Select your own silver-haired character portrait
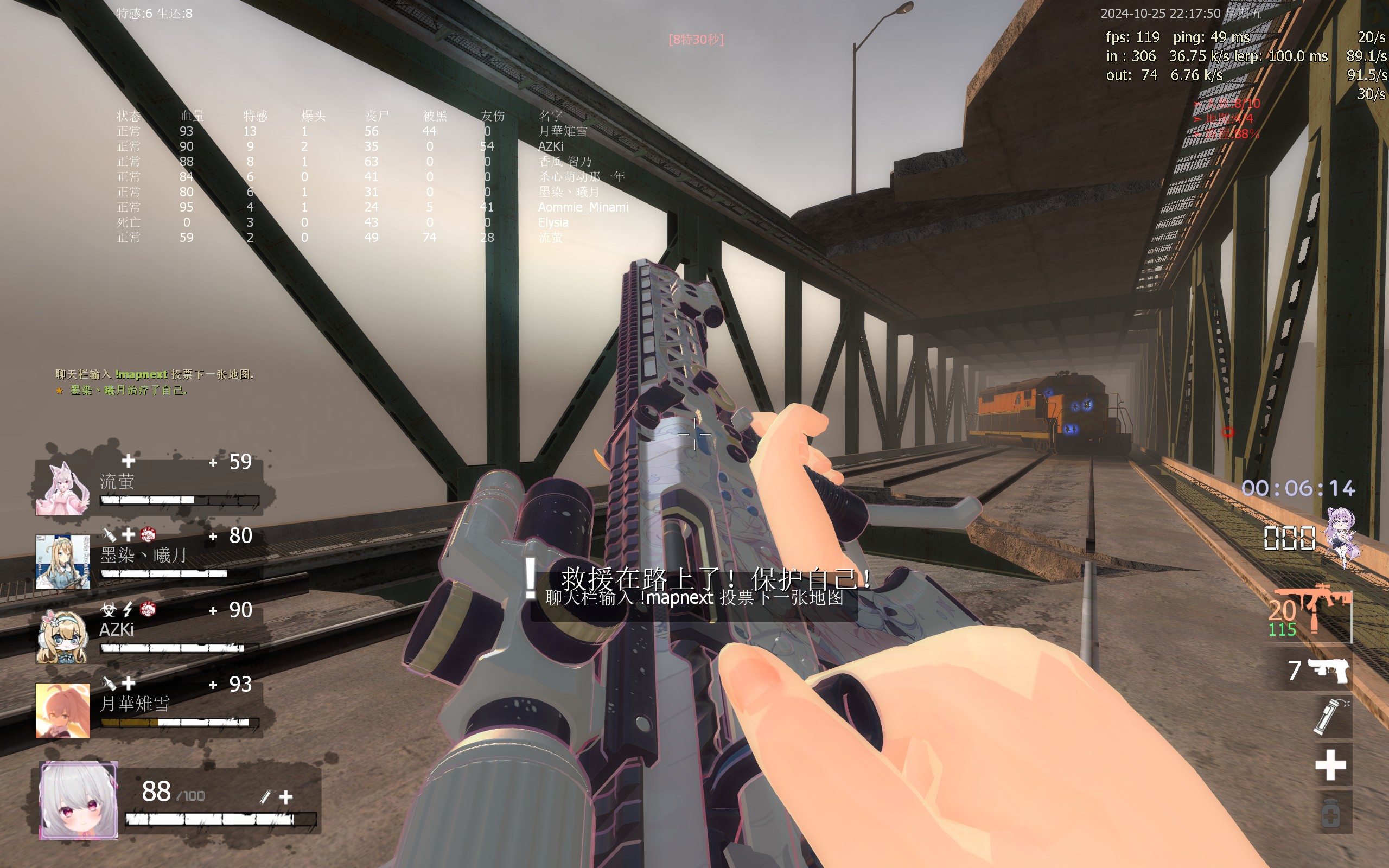Viewport: 1389px width, 868px height. point(79,800)
